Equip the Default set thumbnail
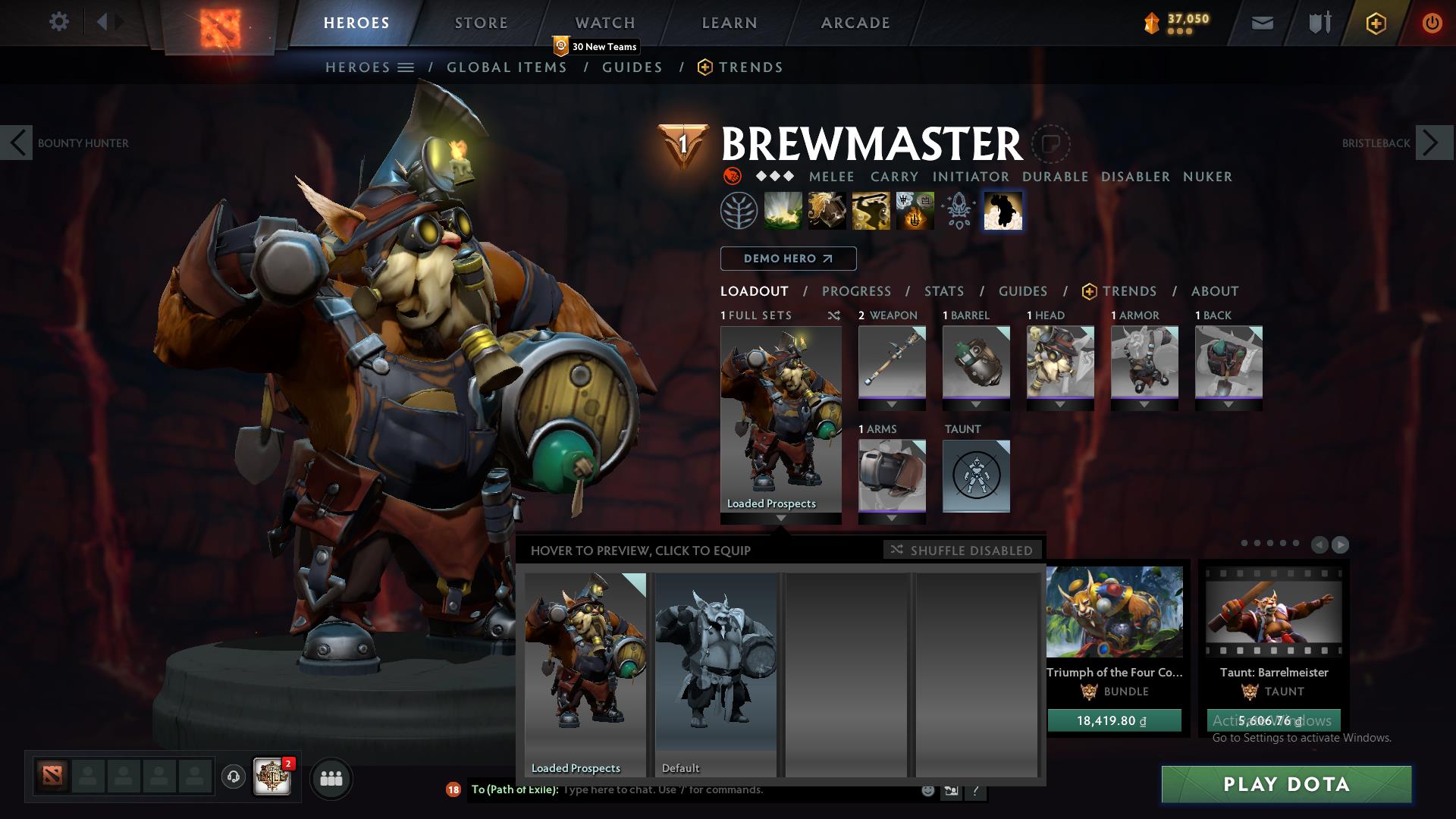 click(716, 674)
